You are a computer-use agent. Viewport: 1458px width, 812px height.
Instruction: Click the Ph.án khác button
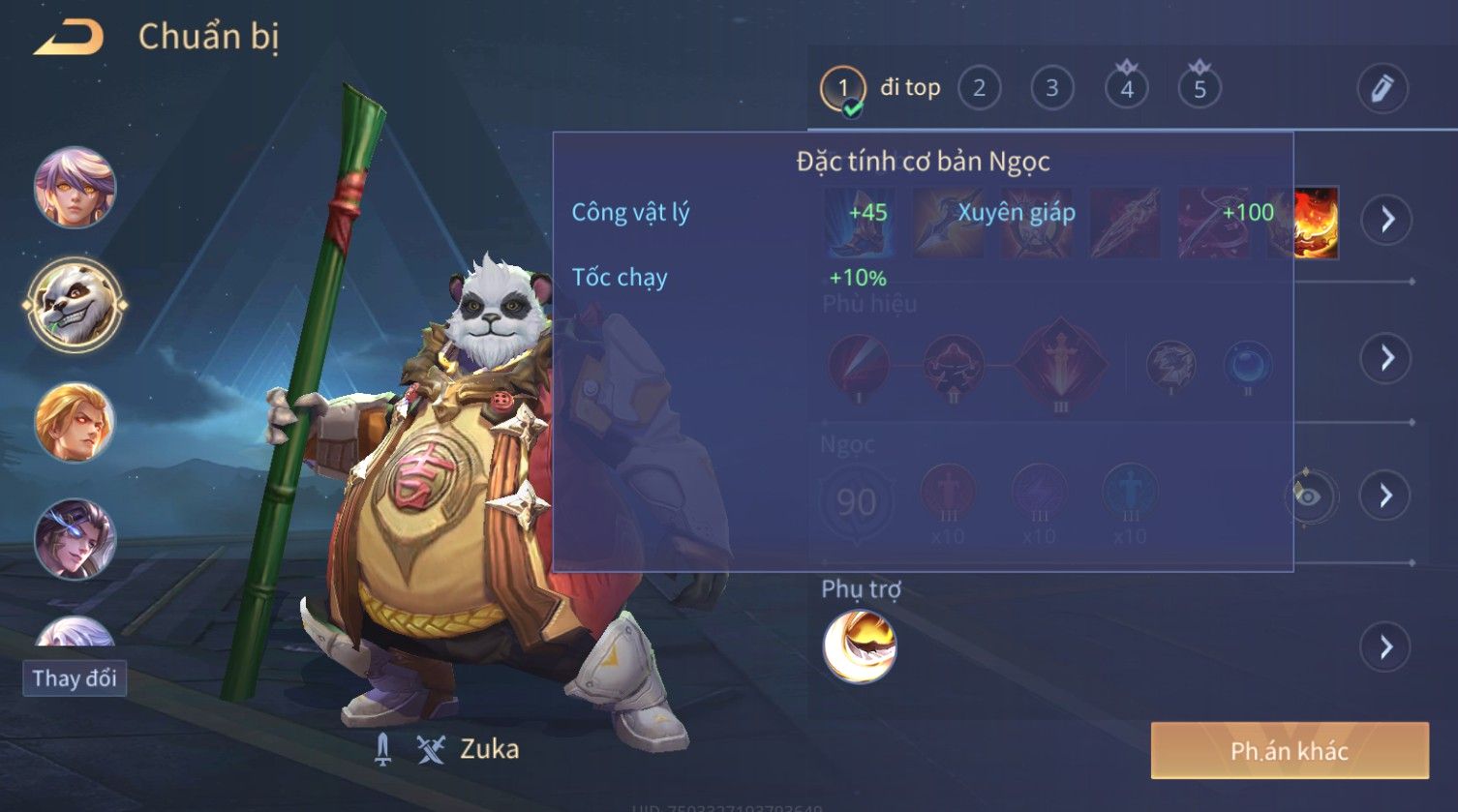[1289, 751]
